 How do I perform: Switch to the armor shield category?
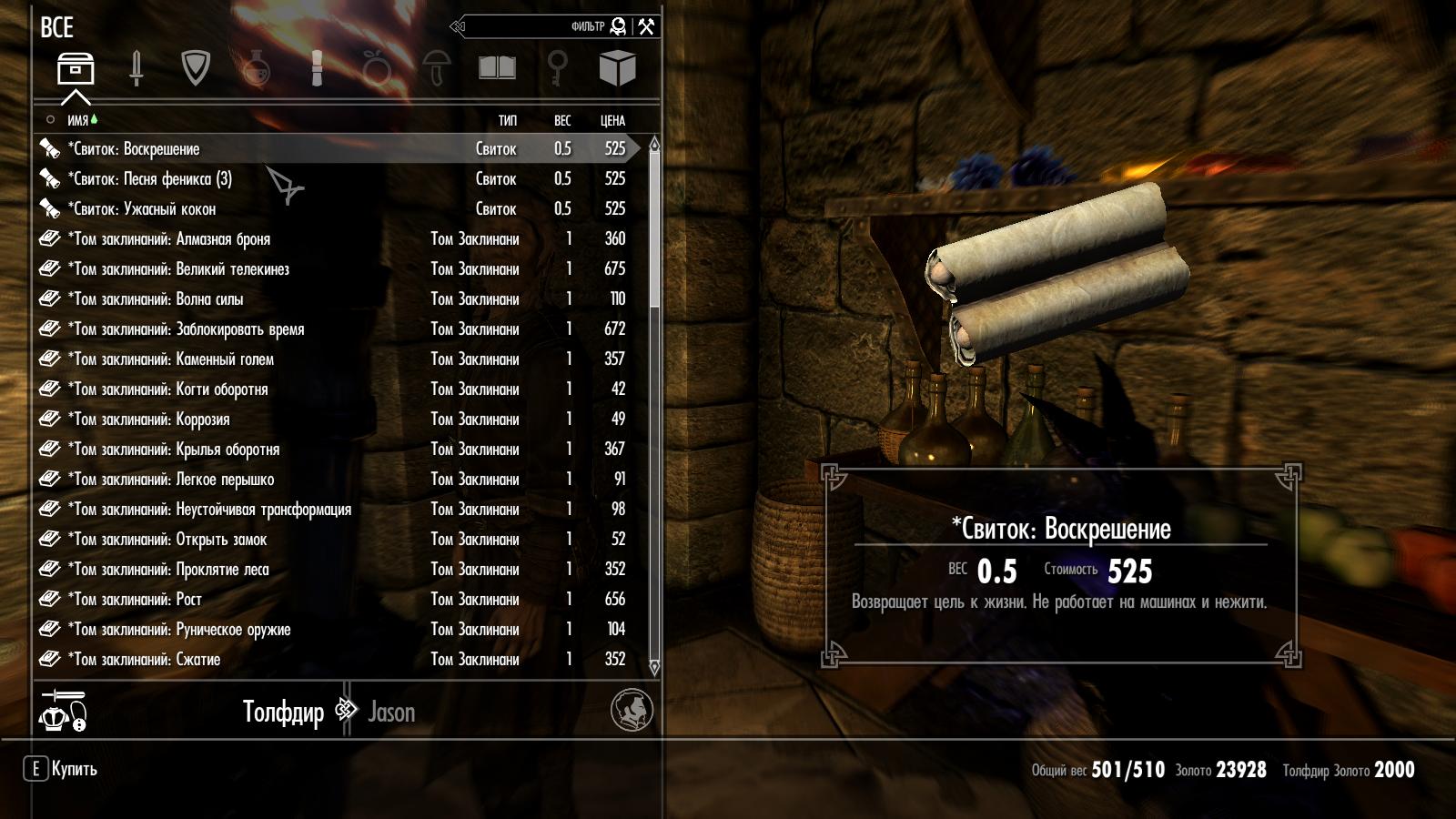[196, 68]
